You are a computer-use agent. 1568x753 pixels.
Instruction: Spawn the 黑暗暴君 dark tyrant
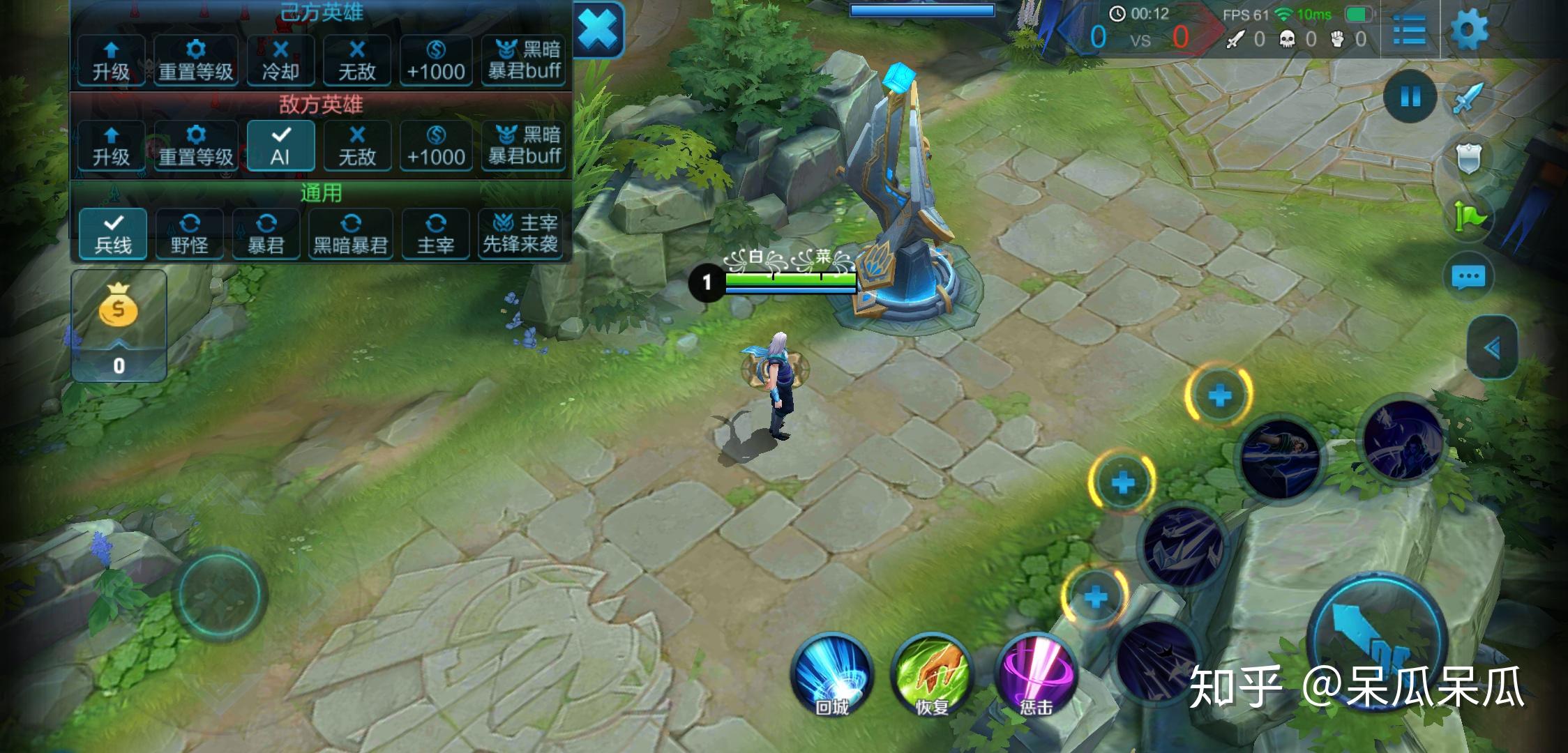(x=350, y=234)
